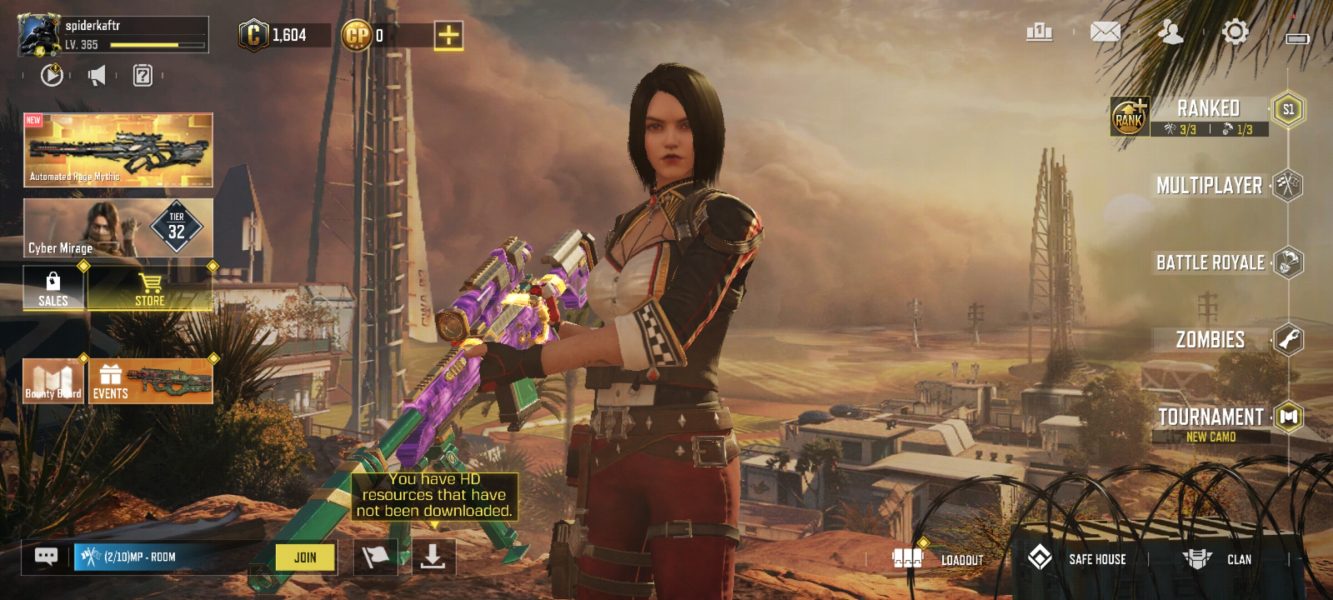Viewport: 1333px width, 600px height.
Task: Visit the Safe House
Action: pyautogui.click(x=1078, y=559)
